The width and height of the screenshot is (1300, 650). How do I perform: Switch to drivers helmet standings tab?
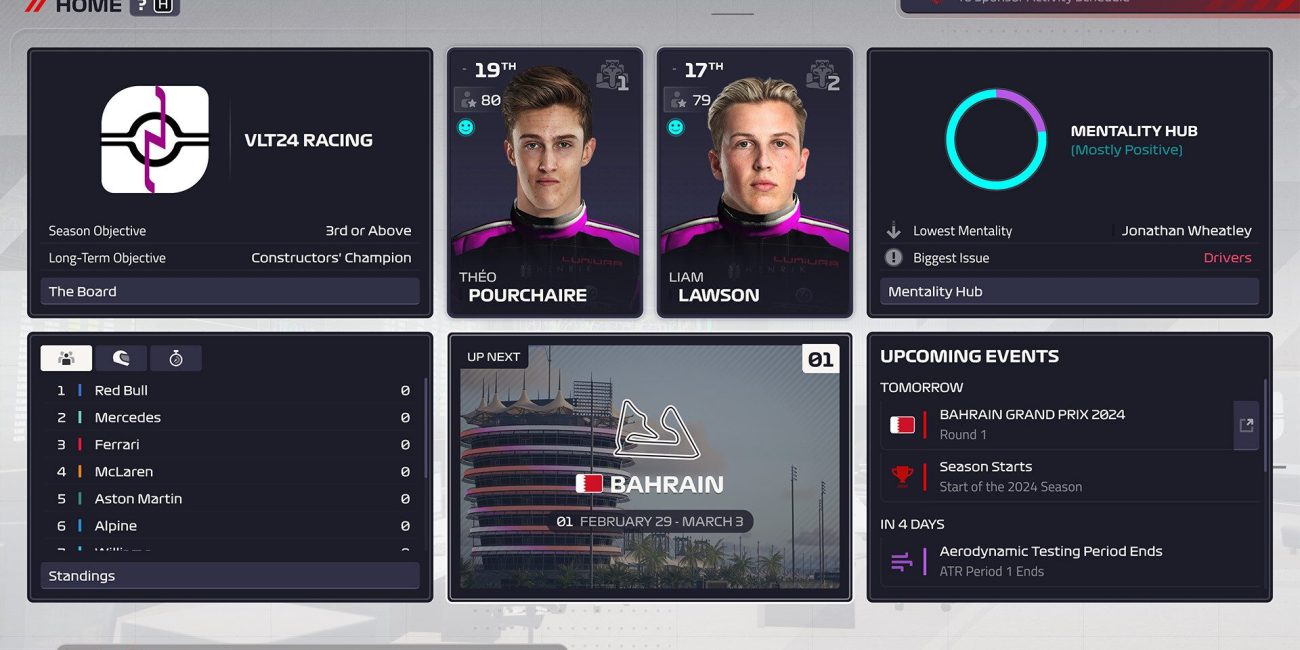tap(121, 358)
